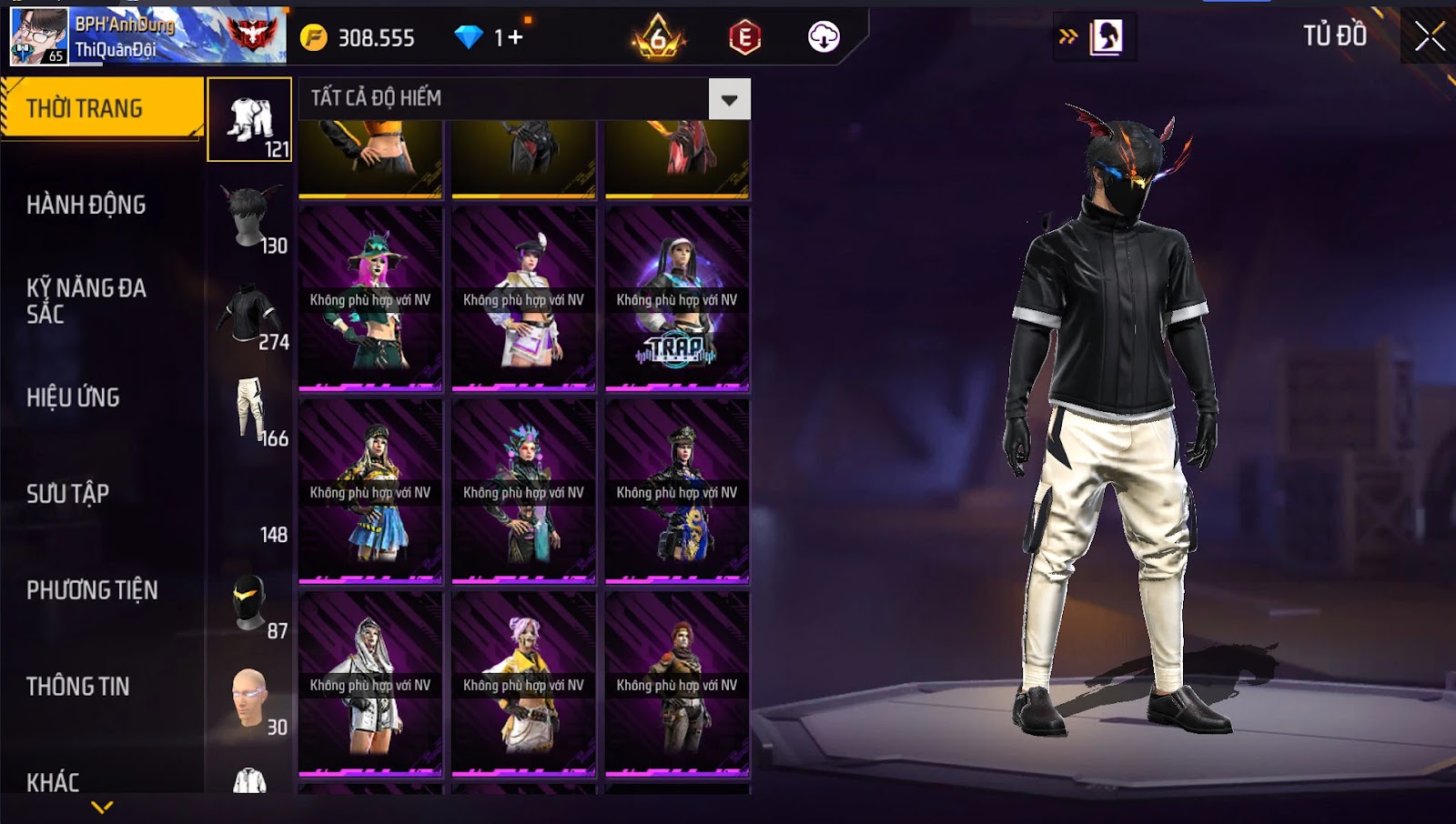Open the HÀNH ĐỘNG category
The image size is (1456, 824).
pyautogui.click(x=86, y=205)
